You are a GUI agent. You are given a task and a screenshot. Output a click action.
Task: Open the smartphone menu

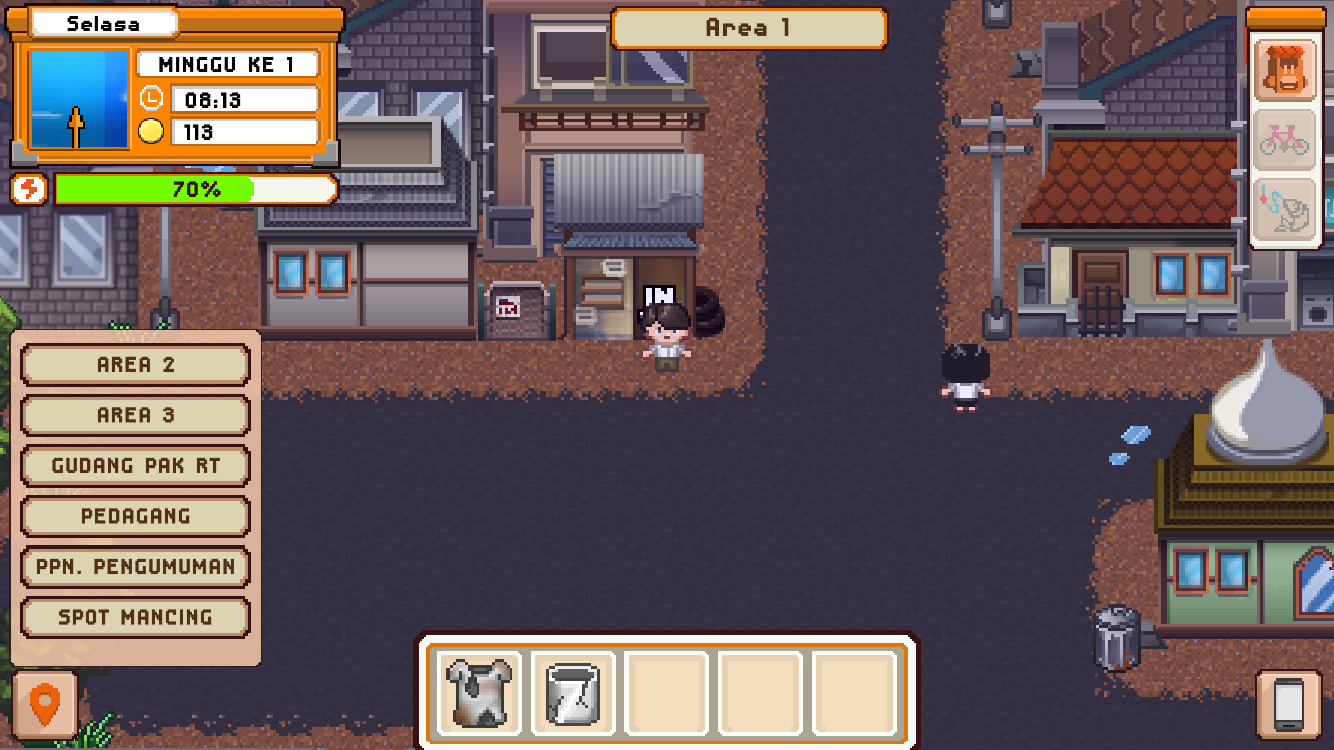pos(1288,705)
